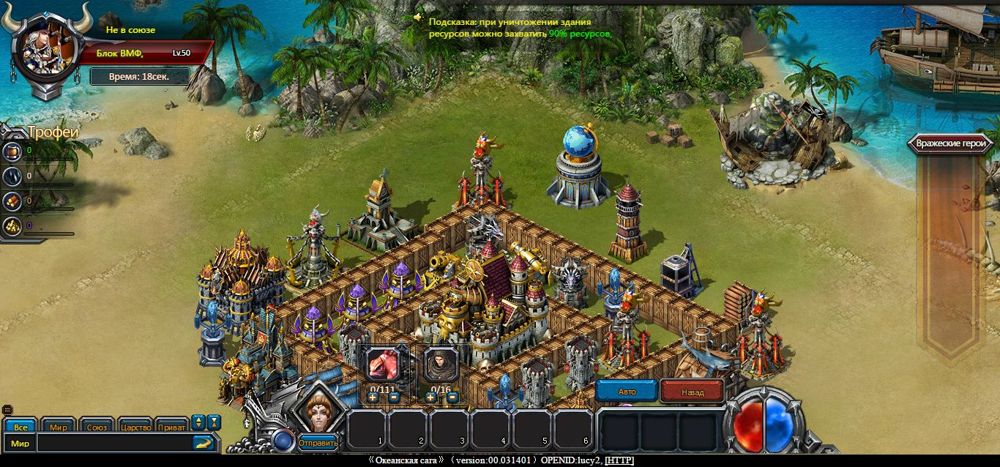The height and width of the screenshot is (467, 1000).
Task: Switch to the Царство chat tab
Action: (x=135, y=425)
